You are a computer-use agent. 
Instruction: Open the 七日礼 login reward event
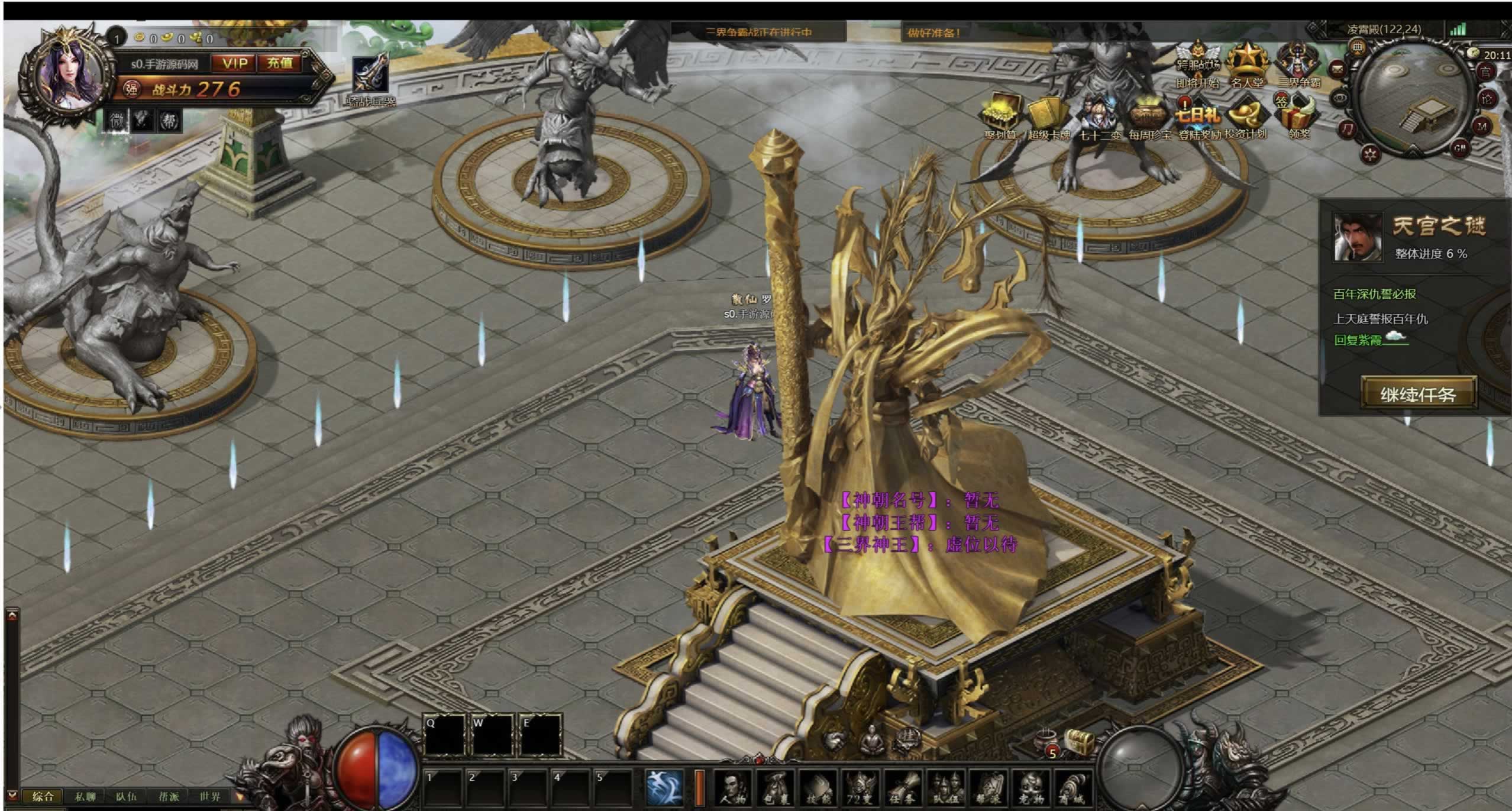pyautogui.click(x=1198, y=115)
